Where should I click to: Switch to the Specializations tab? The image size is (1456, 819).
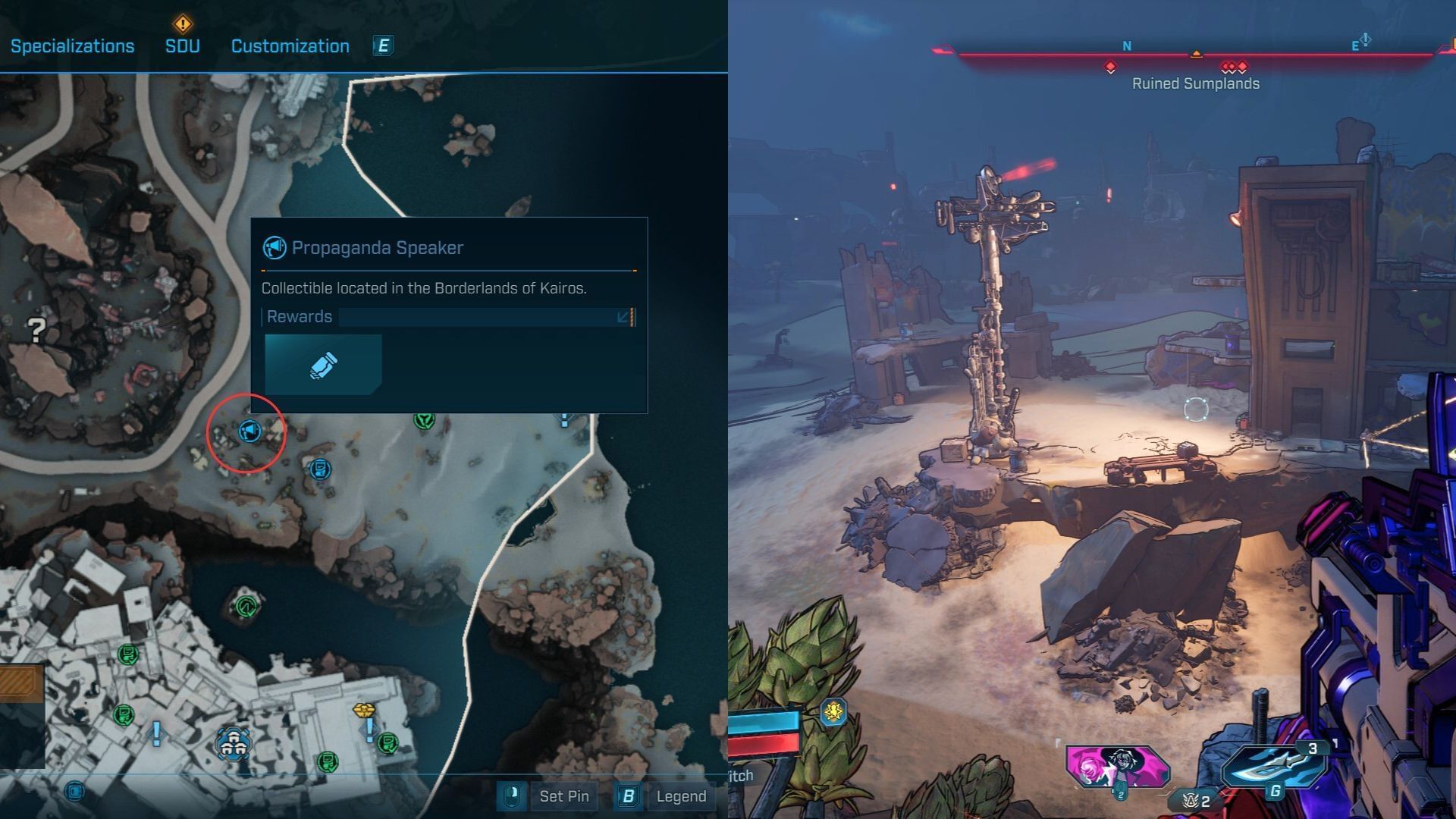[x=72, y=46]
